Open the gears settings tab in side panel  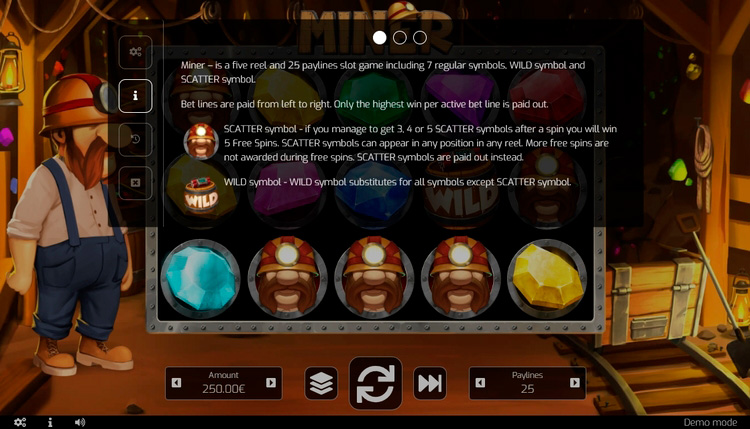tap(136, 52)
